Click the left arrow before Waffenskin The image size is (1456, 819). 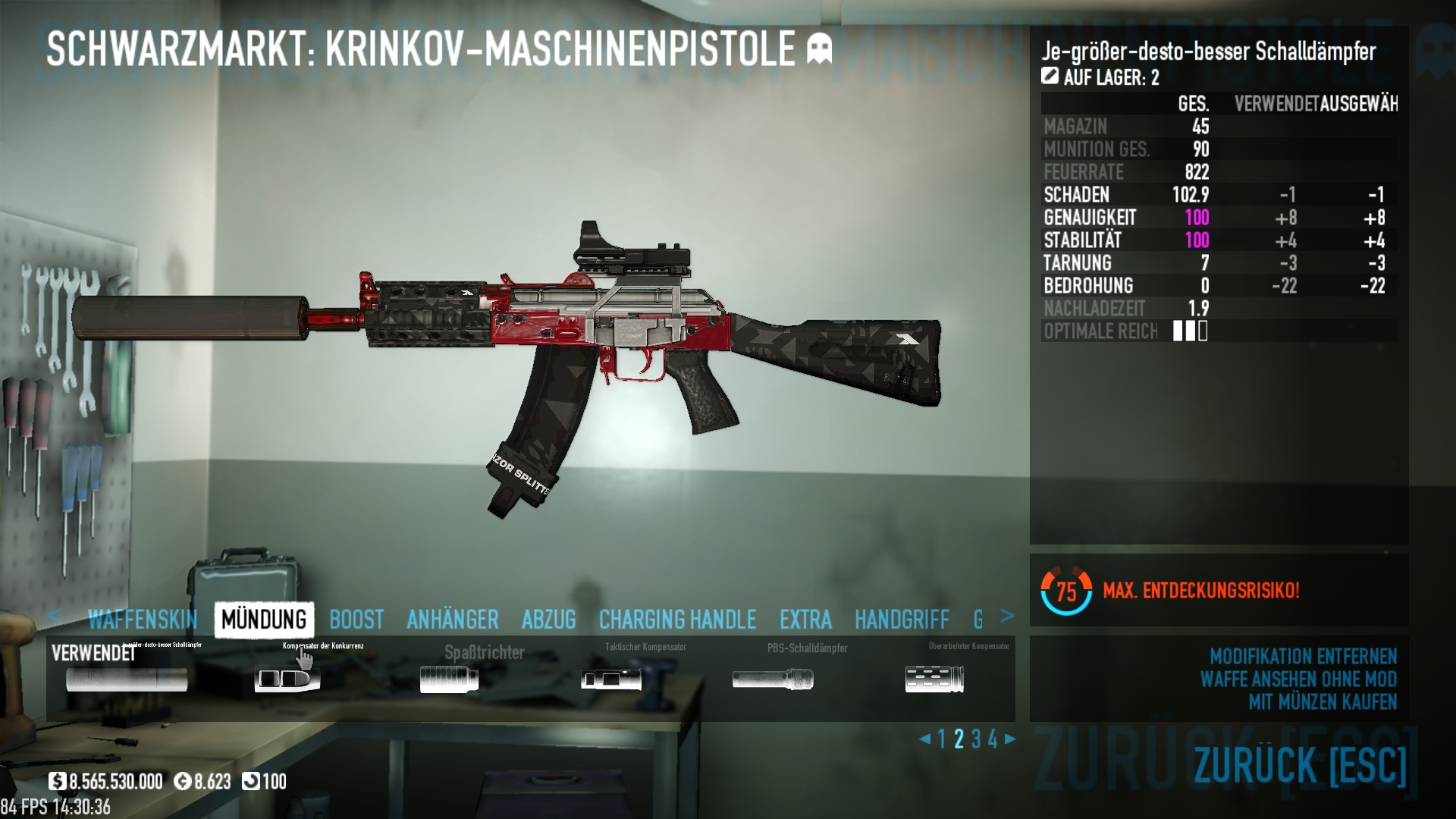54,615
